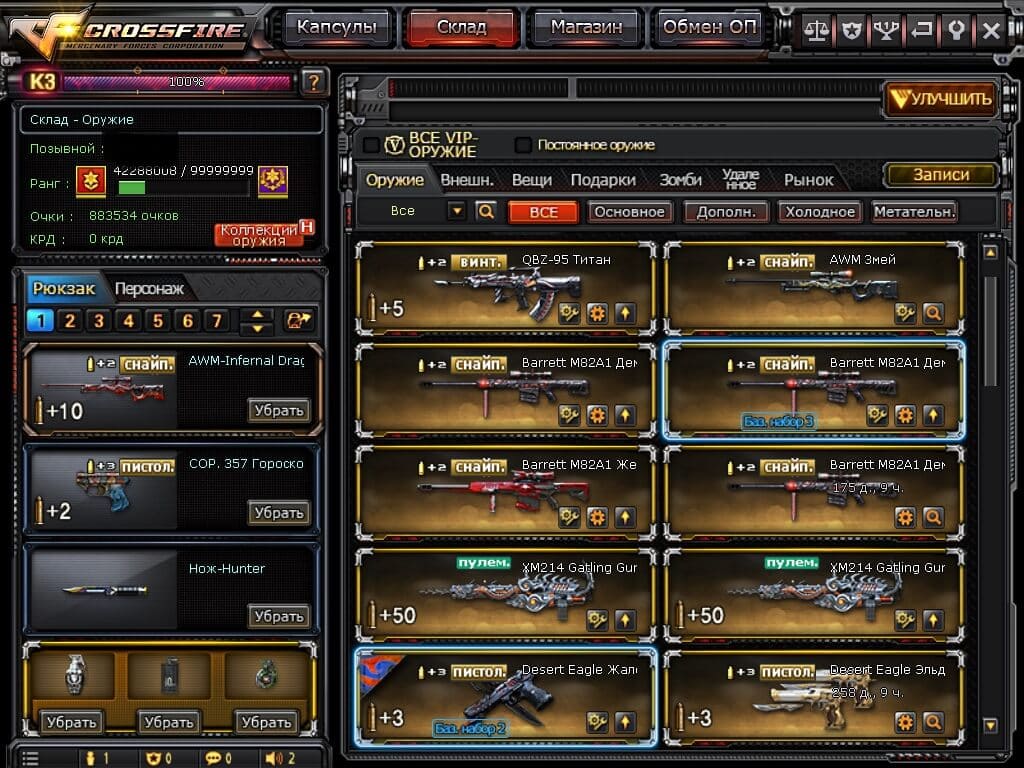Image resolution: width=1024 pixels, height=768 pixels.
Task: Close the warehouse window with X
Action: click(x=991, y=30)
